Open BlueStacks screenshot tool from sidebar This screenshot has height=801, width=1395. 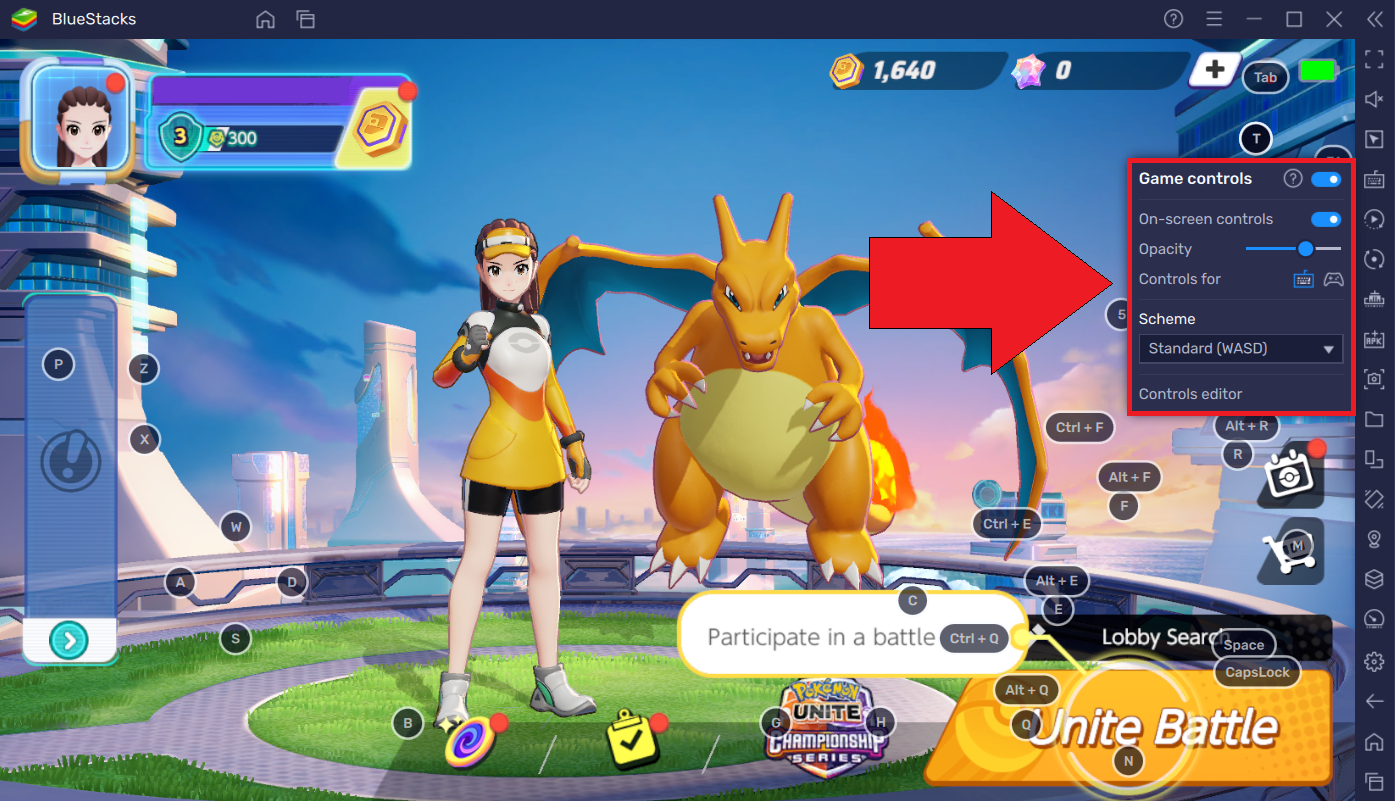click(1374, 379)
